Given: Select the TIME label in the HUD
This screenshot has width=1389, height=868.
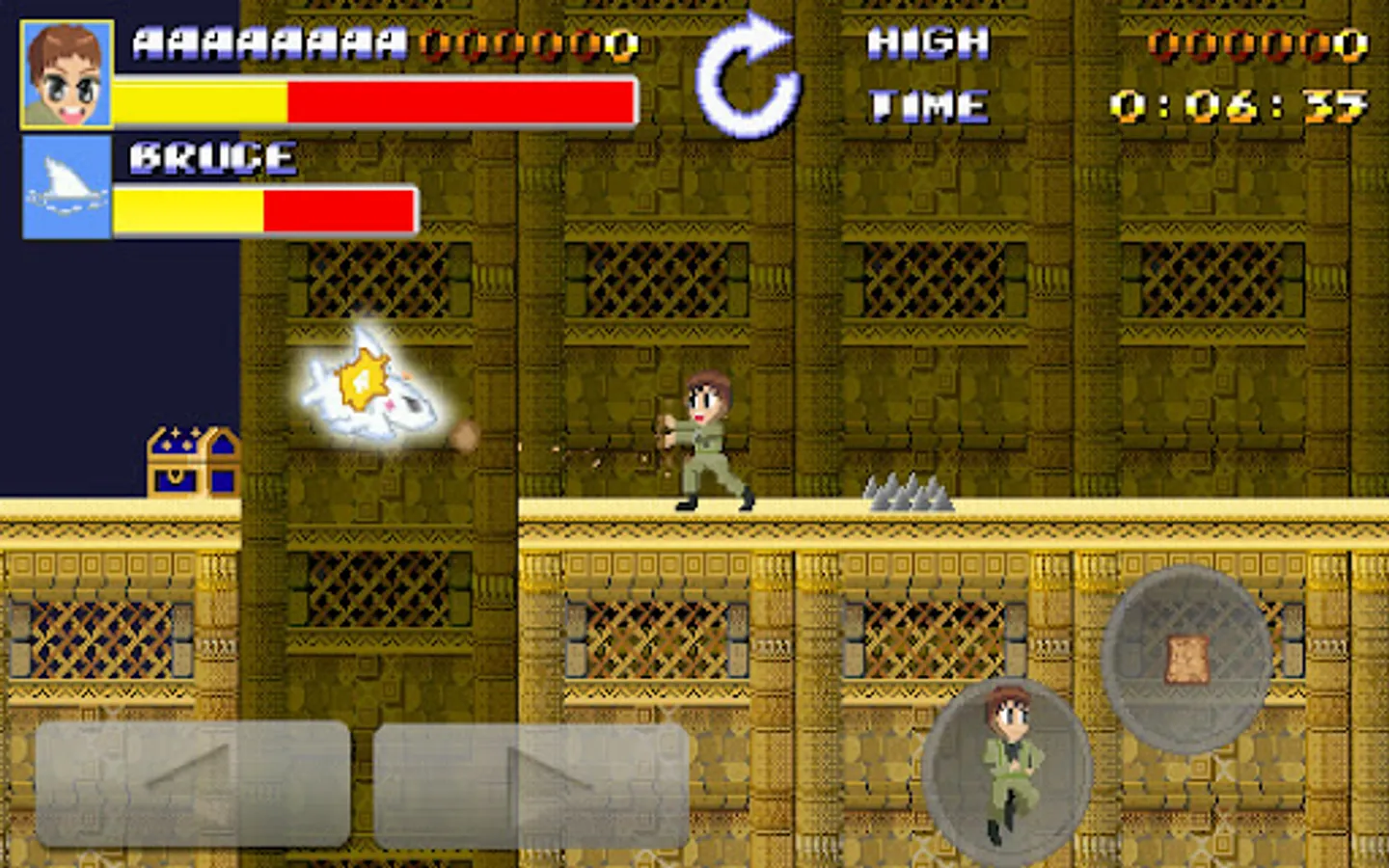Looking at the screenshot, I should point(929,104).
